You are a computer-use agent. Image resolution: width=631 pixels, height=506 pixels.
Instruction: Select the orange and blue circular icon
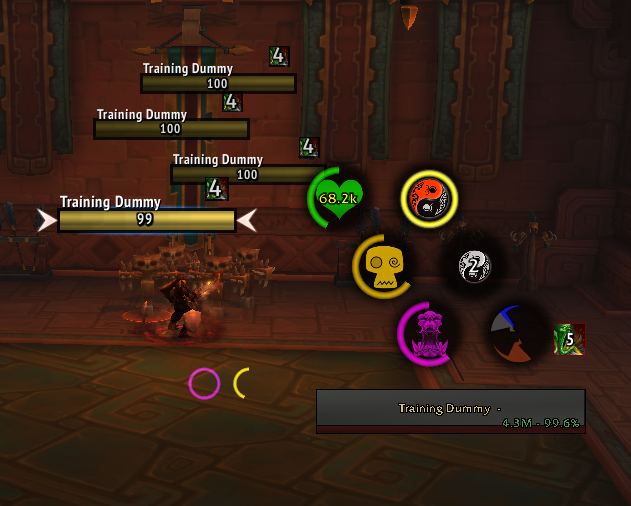517,333
